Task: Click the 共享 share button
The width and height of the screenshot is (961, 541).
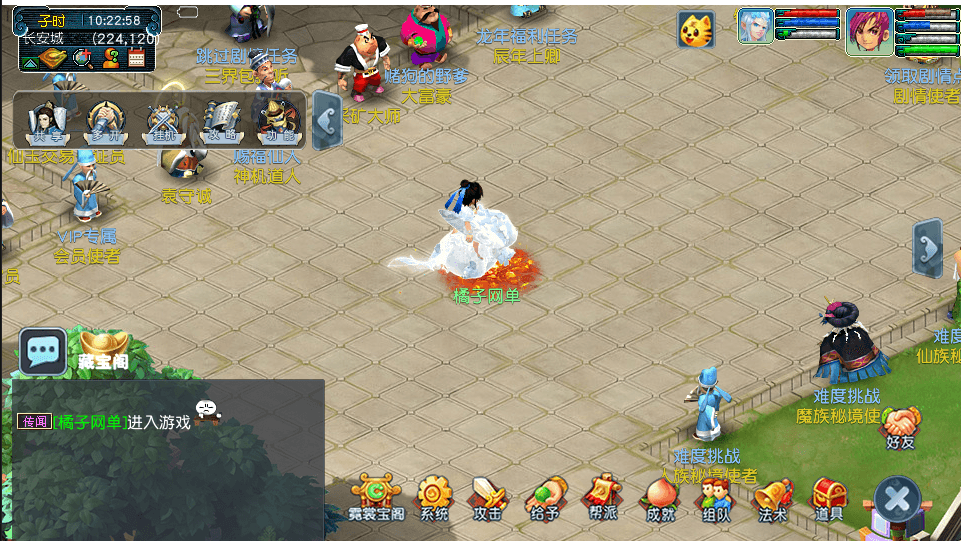Action: click(46, 122)
